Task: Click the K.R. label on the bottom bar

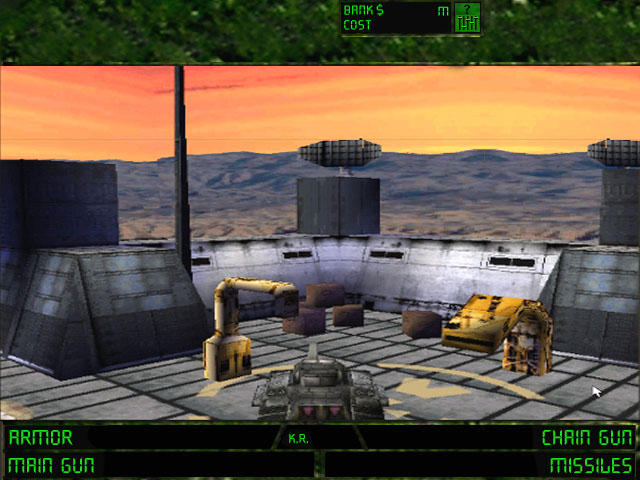Action: pos(297,438)
